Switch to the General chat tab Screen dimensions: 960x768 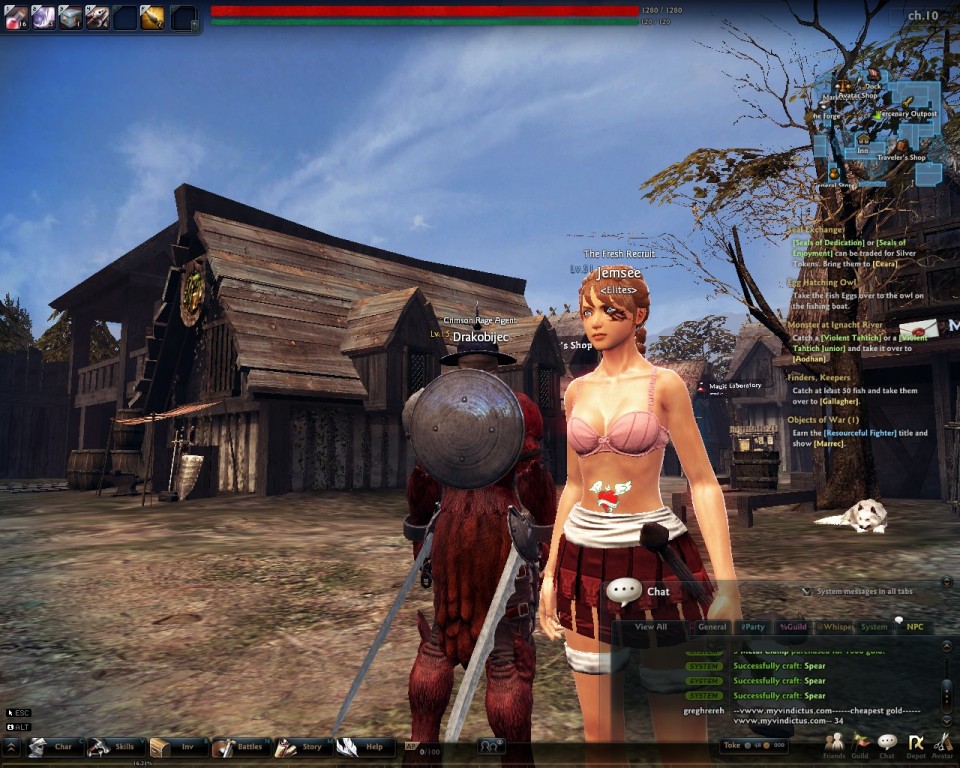(712, 627)
